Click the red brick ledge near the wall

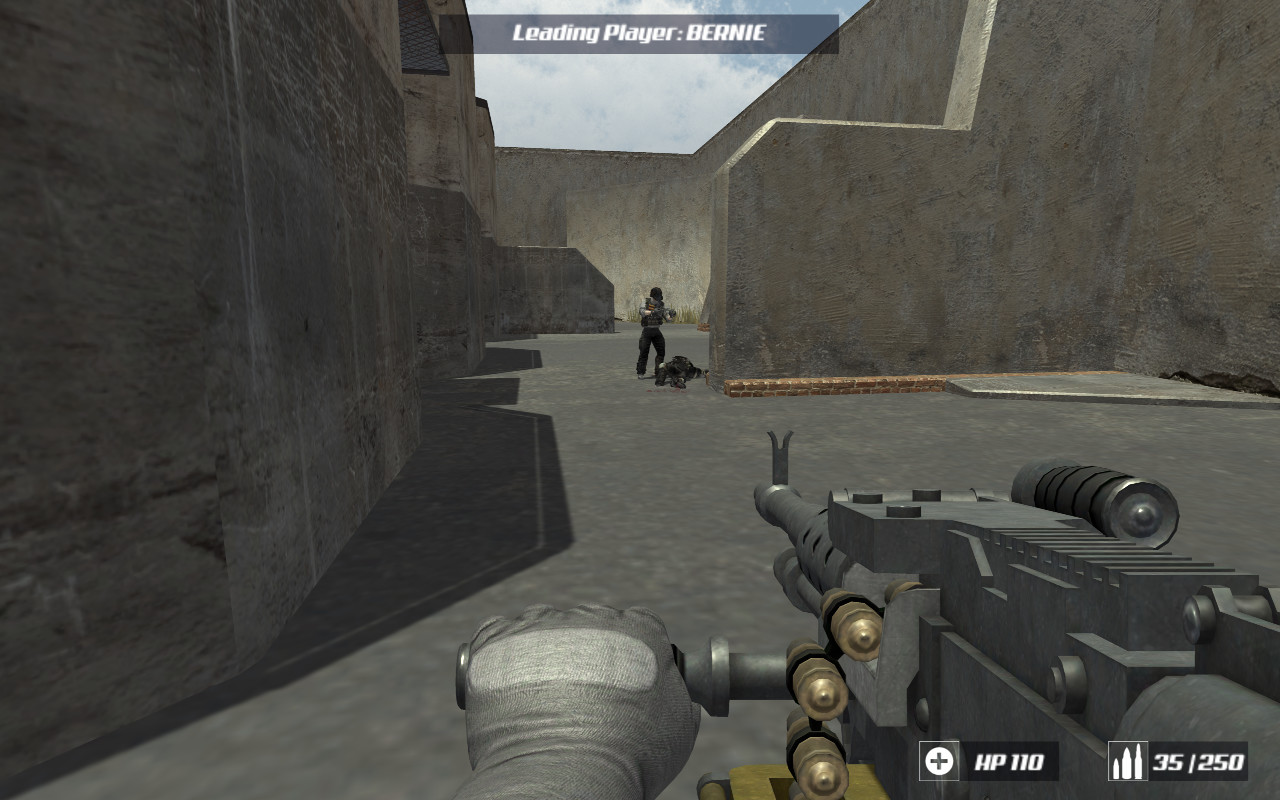830,387
